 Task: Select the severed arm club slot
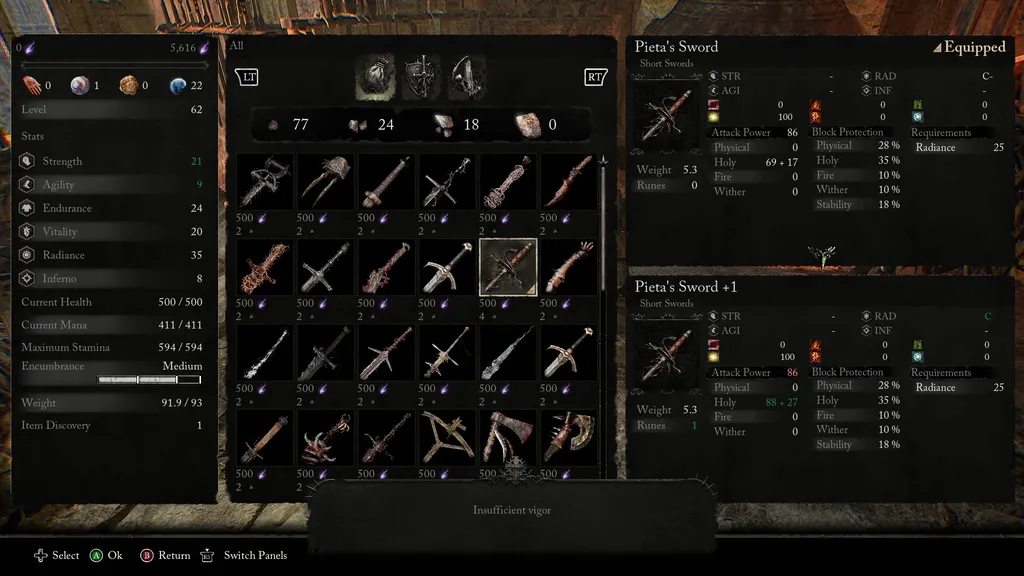[x=569, y=267]
